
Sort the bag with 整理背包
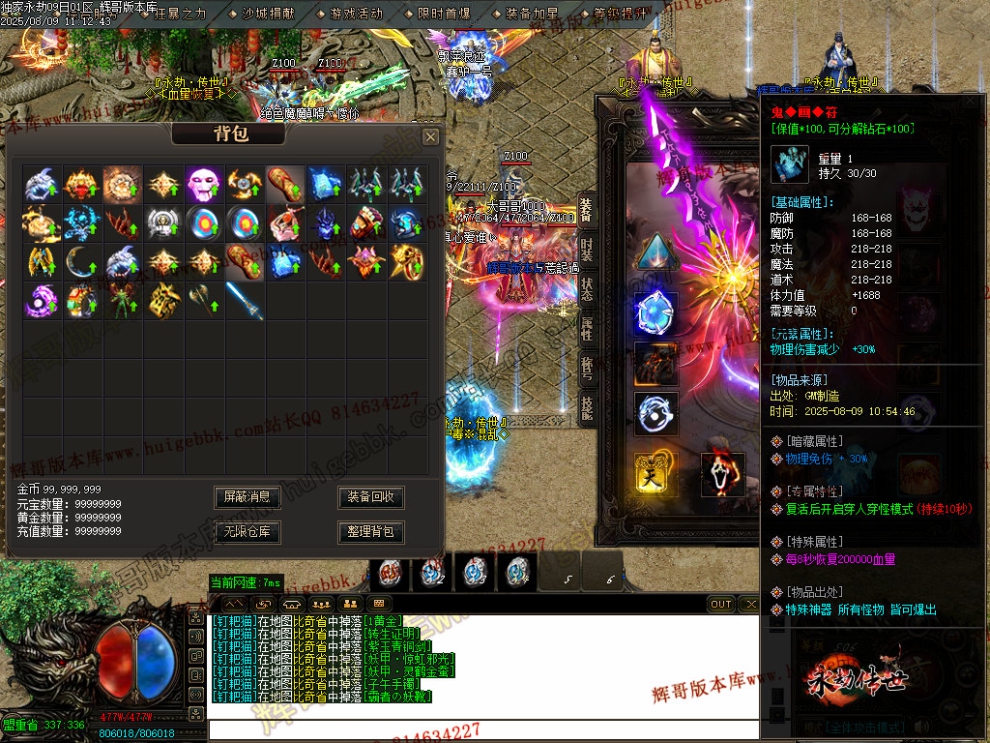coord(371,531)
